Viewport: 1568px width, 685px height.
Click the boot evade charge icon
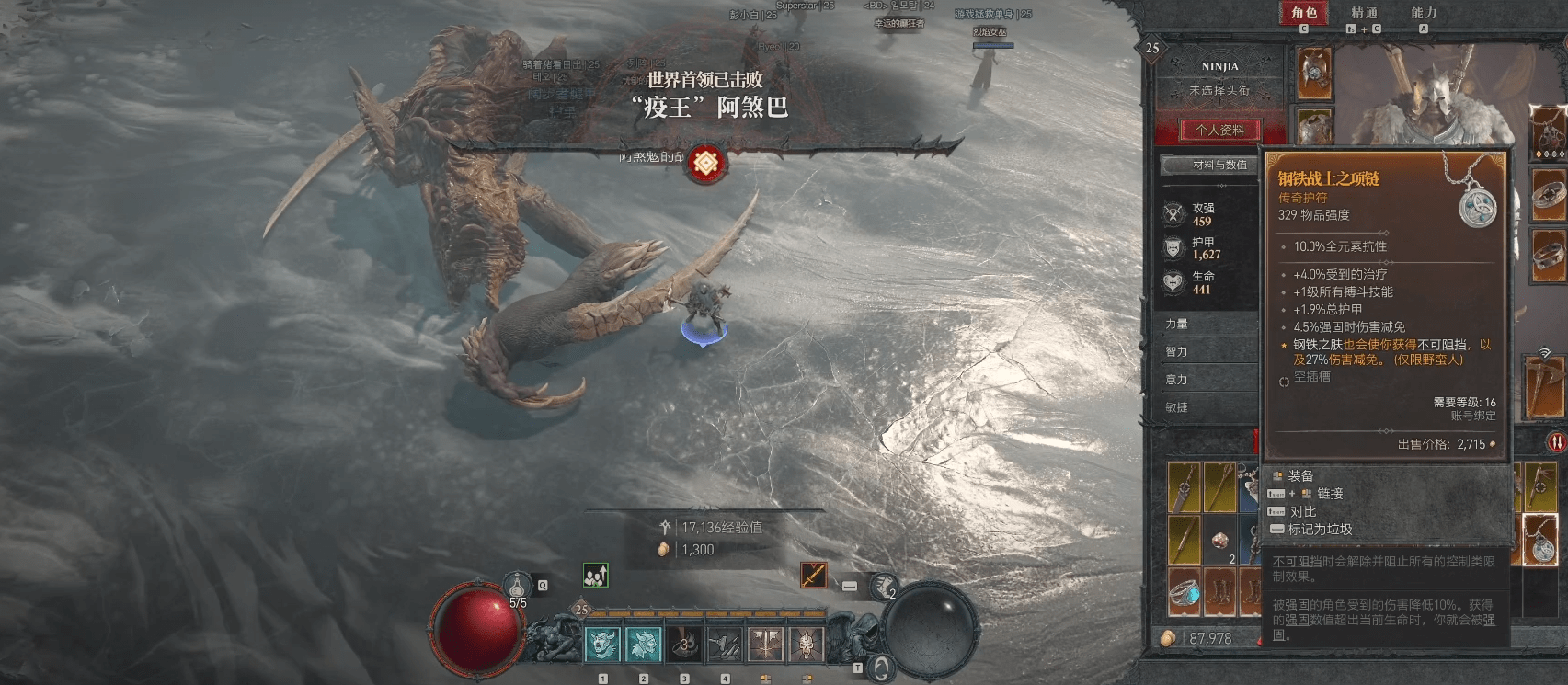[884, 586]
